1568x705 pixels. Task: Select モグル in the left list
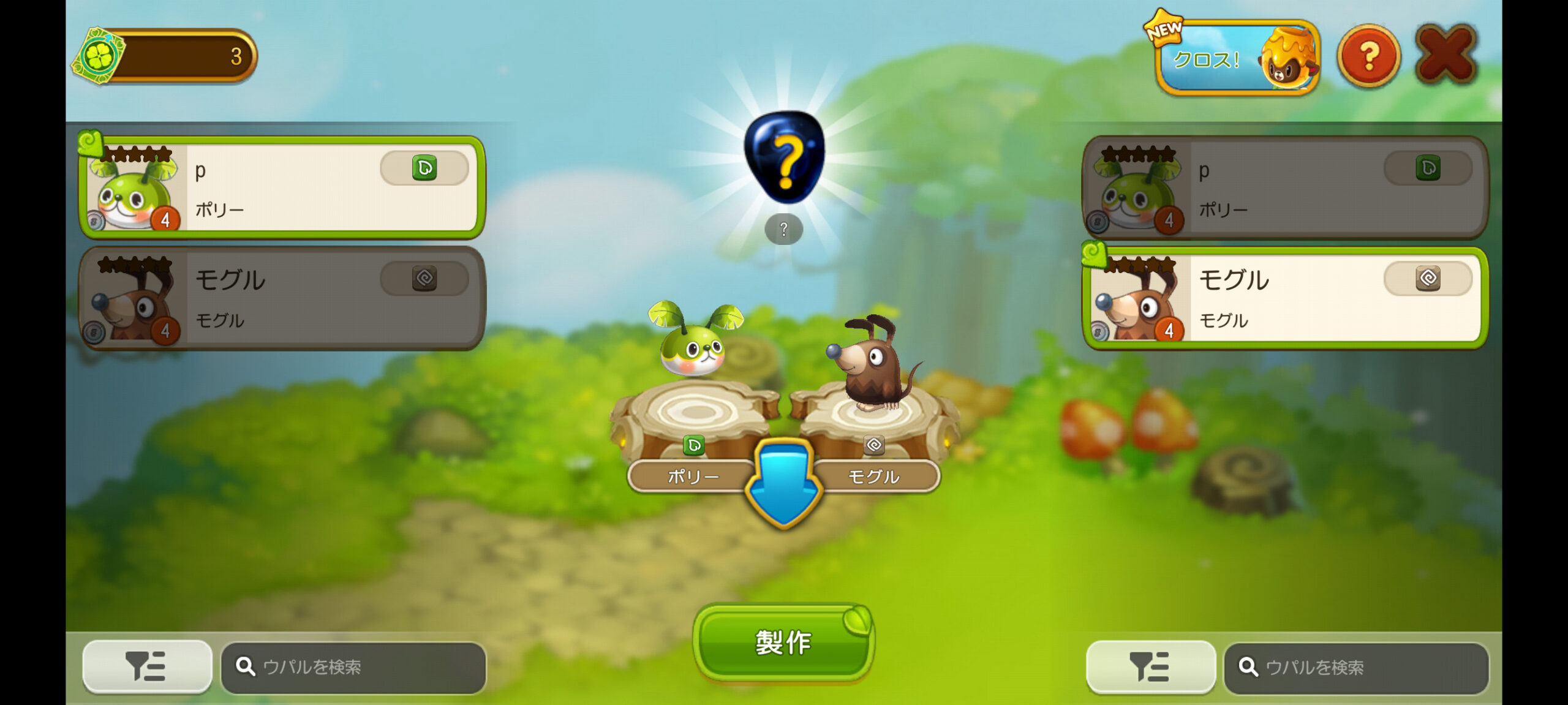coord(282,298)
